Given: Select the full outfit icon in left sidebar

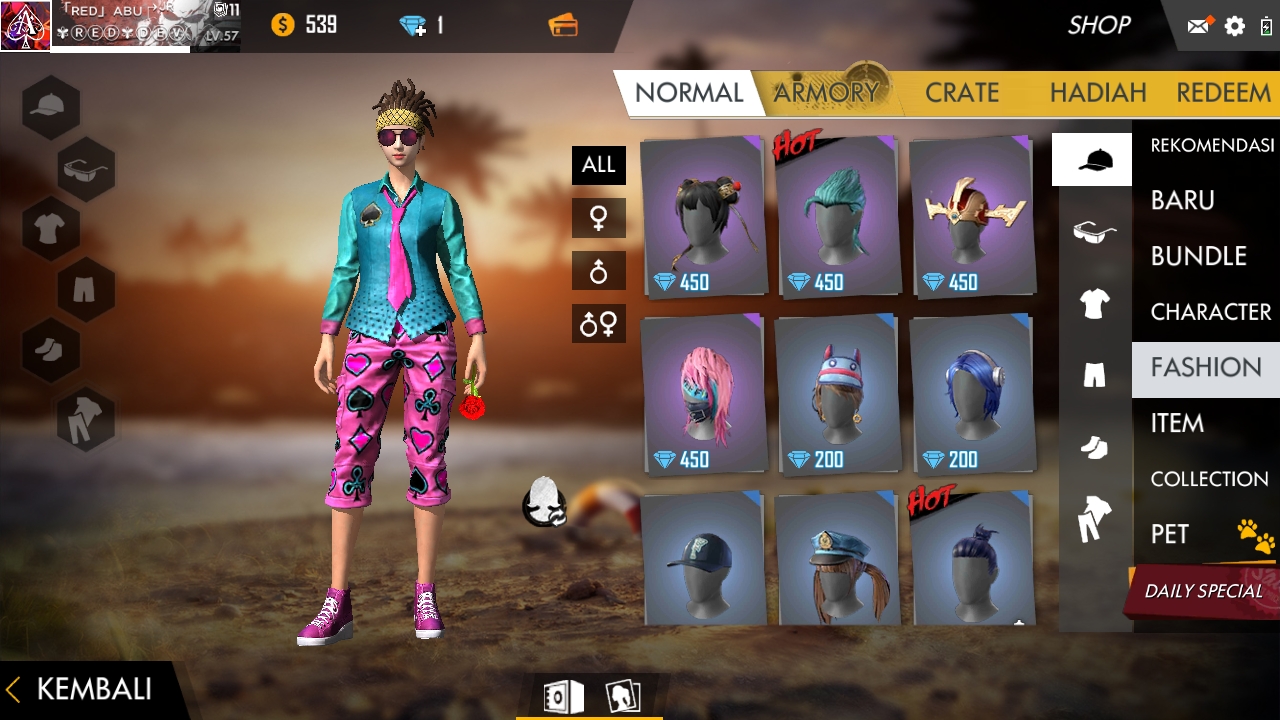Looking at the screenshot, I should (85, 417).
